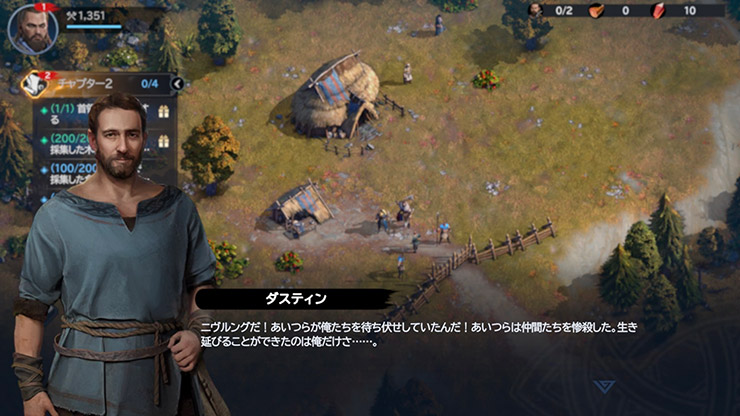This screenshot has width=740, height=416.
Task: Select the red crystal resource icon
Action: coord(657,10)
